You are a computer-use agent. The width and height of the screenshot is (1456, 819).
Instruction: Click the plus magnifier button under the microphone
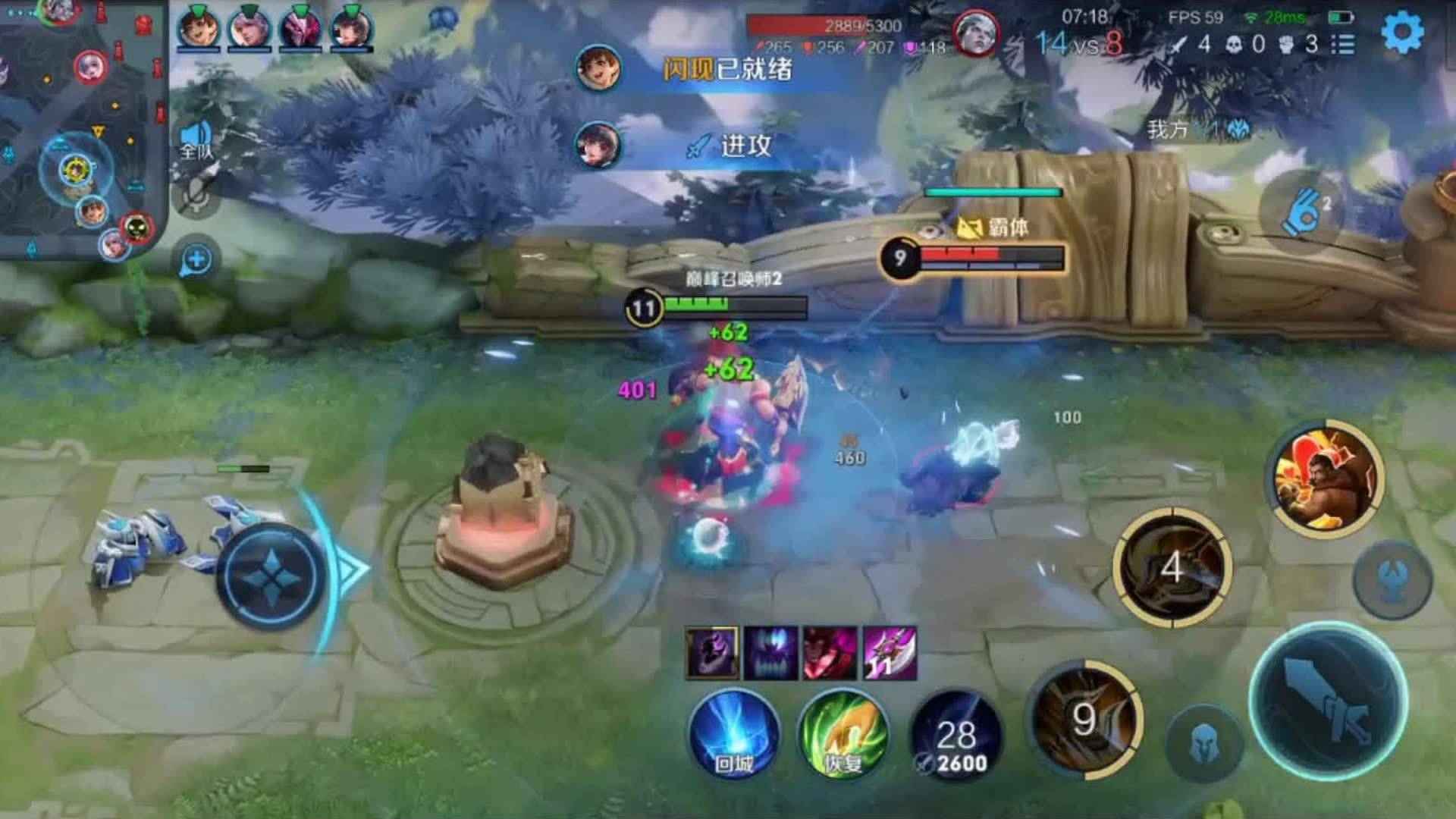[x=196, y=260]
